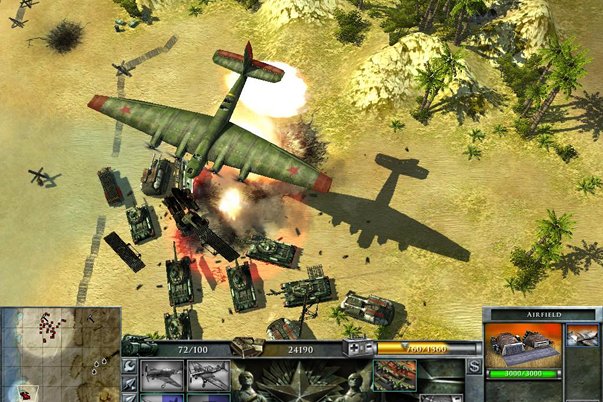Click the minimap in the corner
603x402 pixels.
point(59,352)
